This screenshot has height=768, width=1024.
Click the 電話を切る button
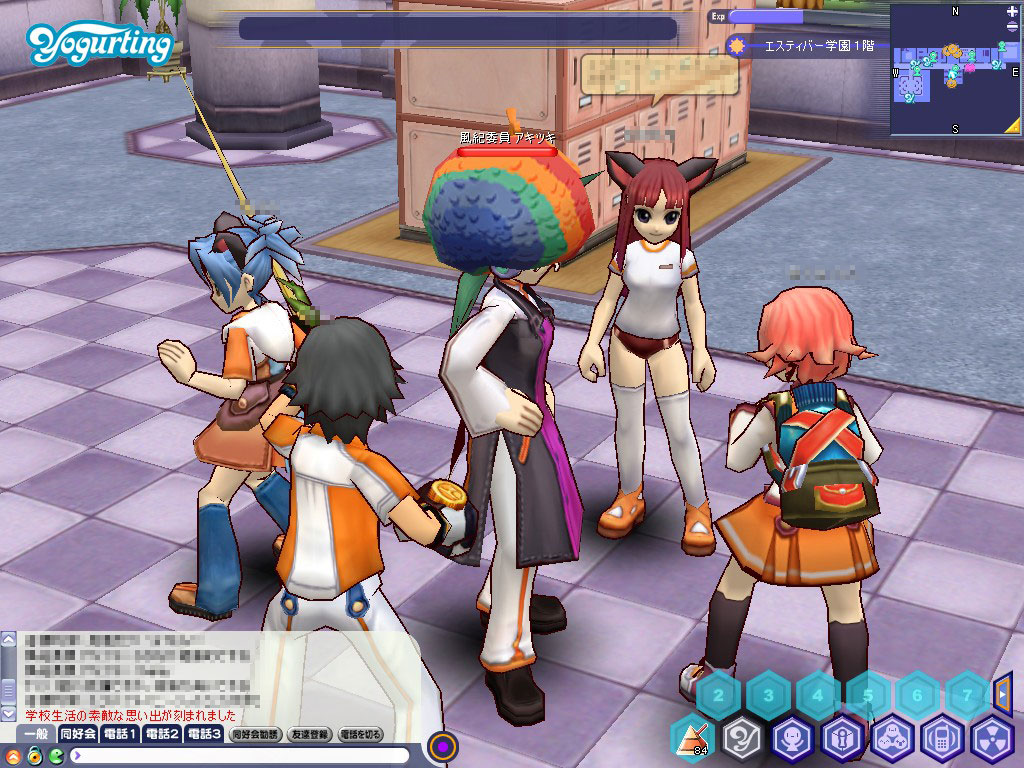click(x=360, y=734)
